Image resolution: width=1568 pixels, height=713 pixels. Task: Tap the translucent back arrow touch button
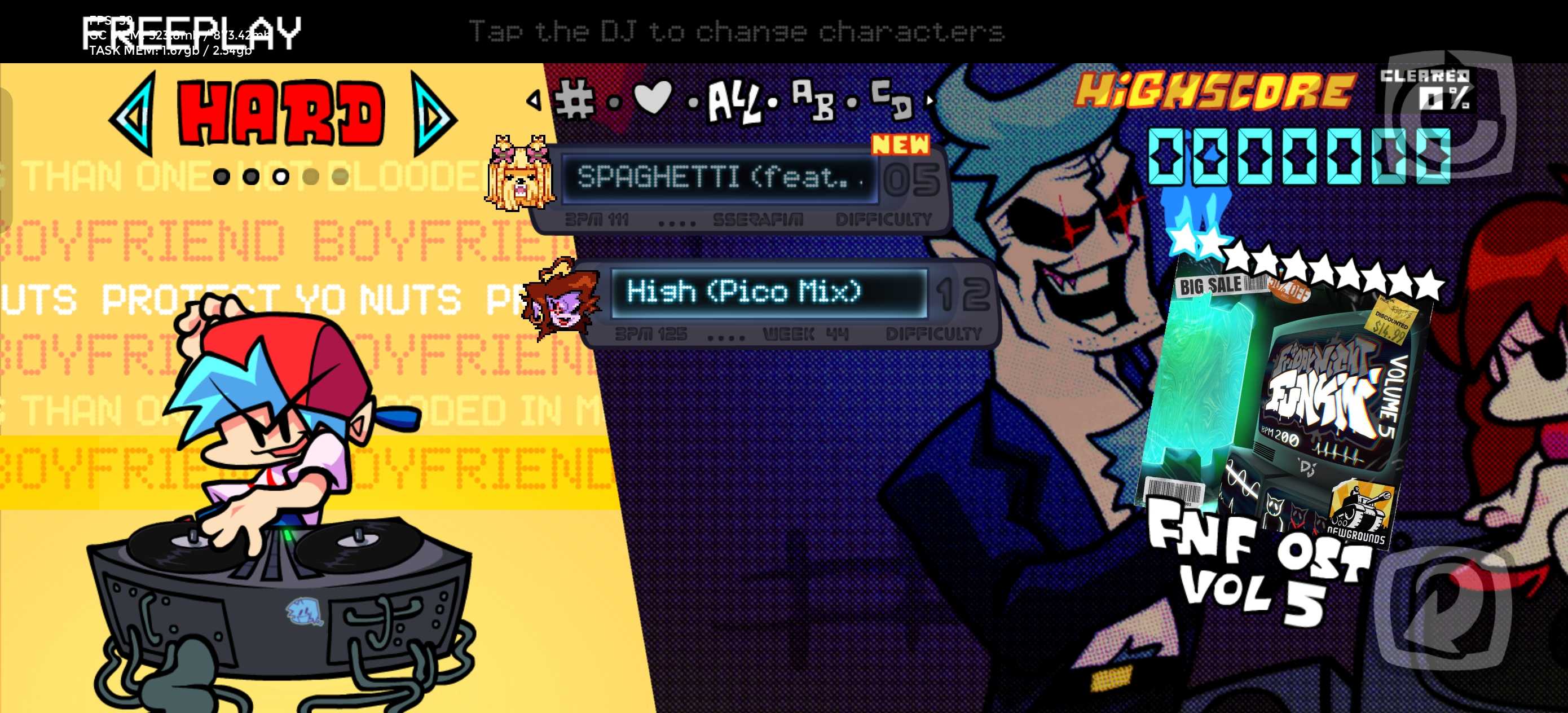coord(1444,609)
